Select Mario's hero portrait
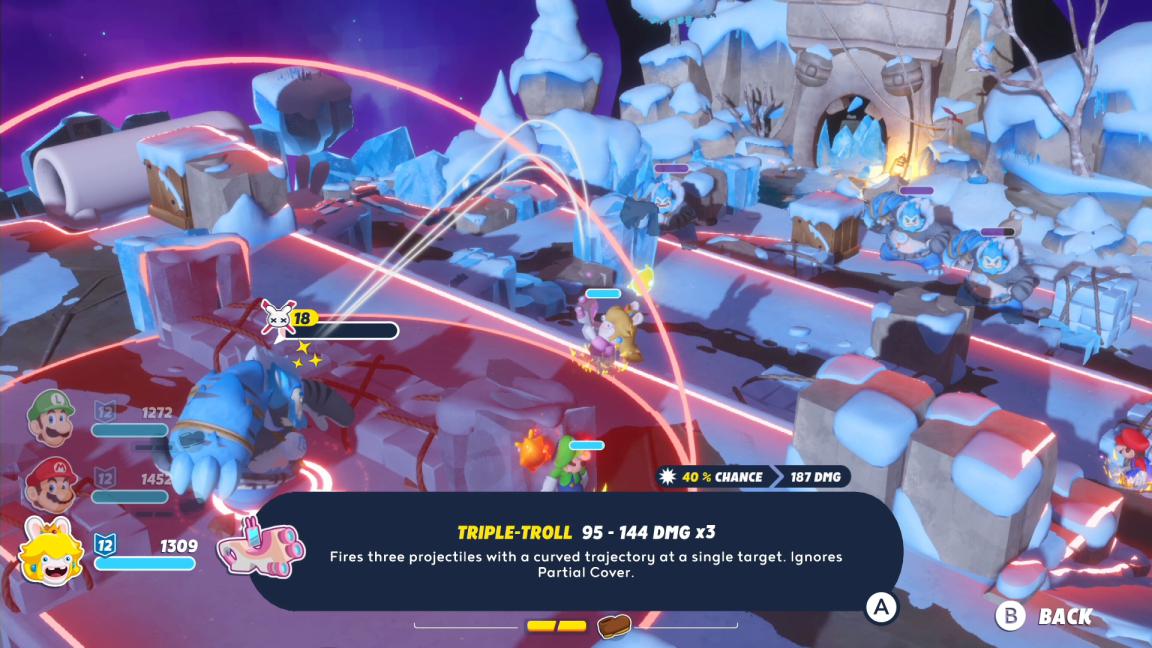1152x648 pixels. 48,484
